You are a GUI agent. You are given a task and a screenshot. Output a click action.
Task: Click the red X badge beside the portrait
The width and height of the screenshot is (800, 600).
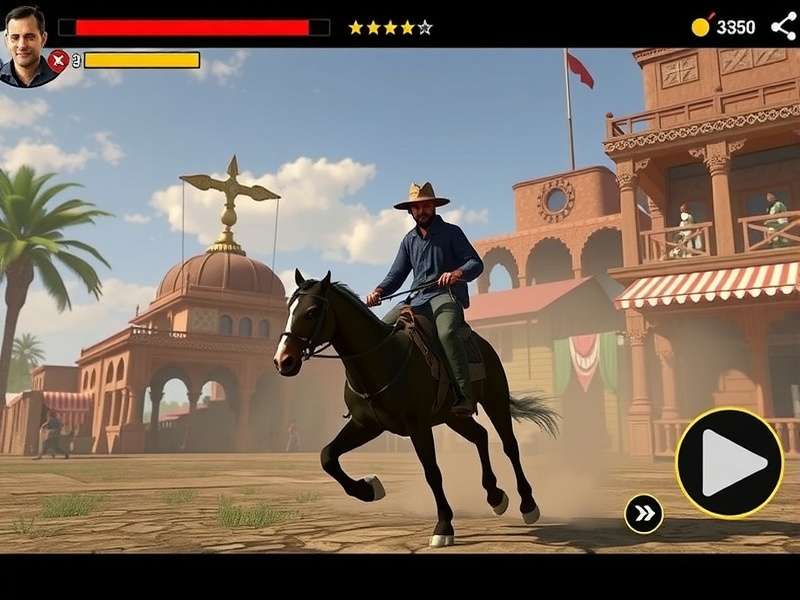58,60
